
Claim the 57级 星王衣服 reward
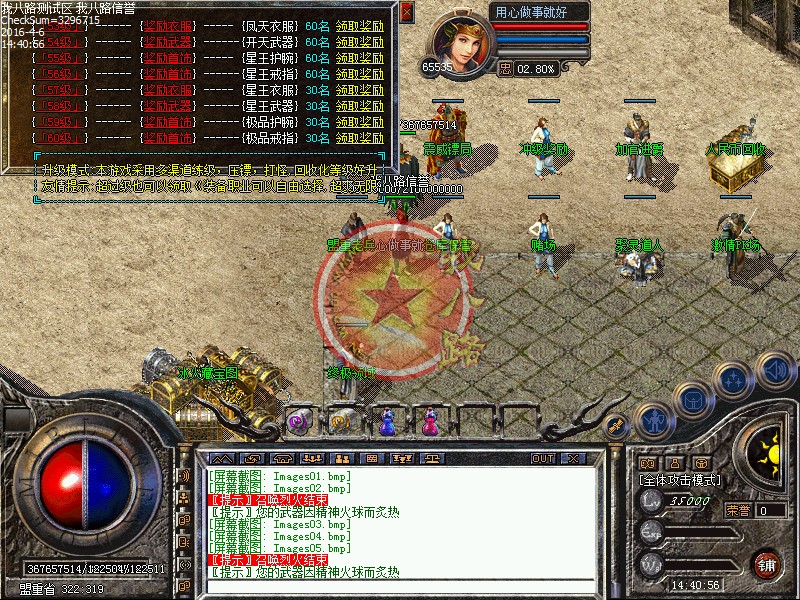coord(359,90)
